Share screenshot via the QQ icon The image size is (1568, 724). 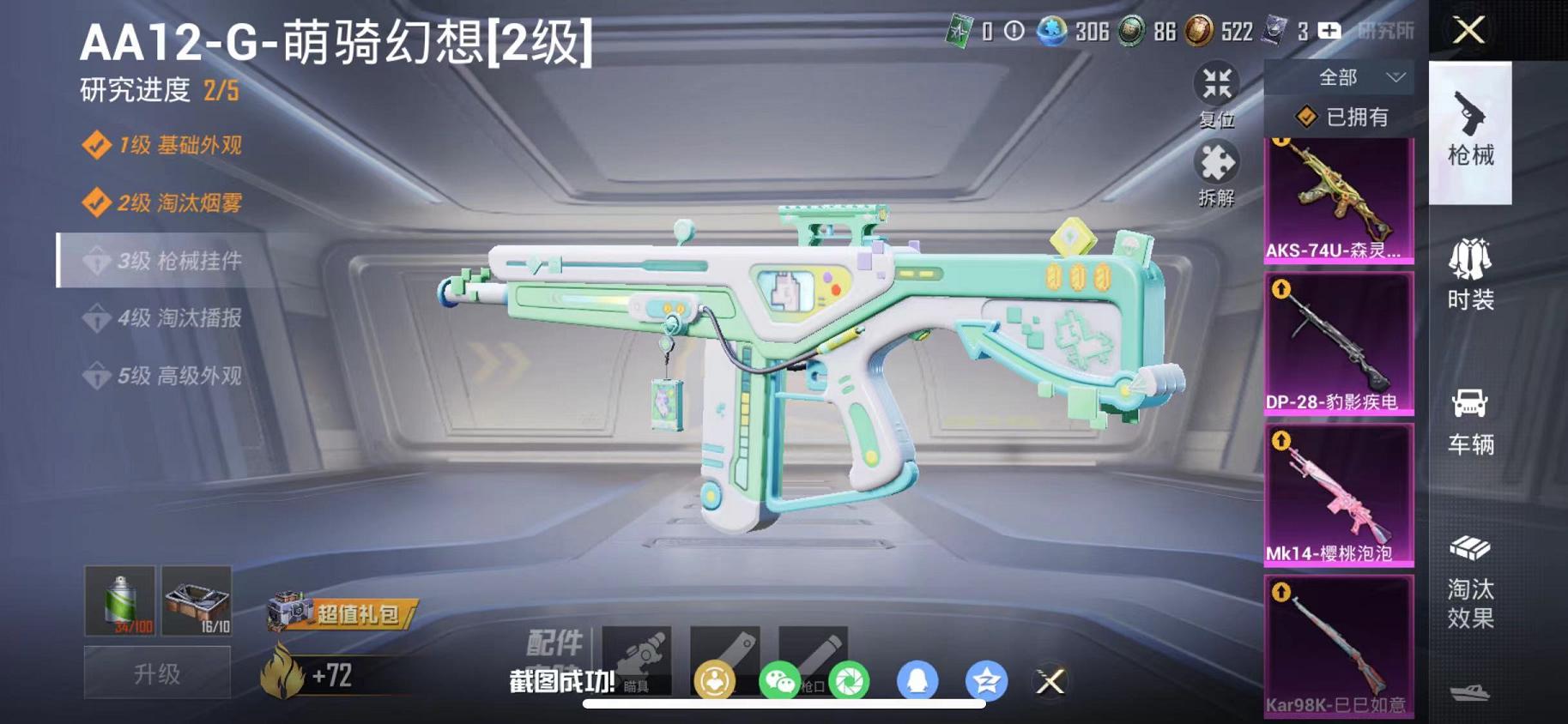(x=917, y=680)
